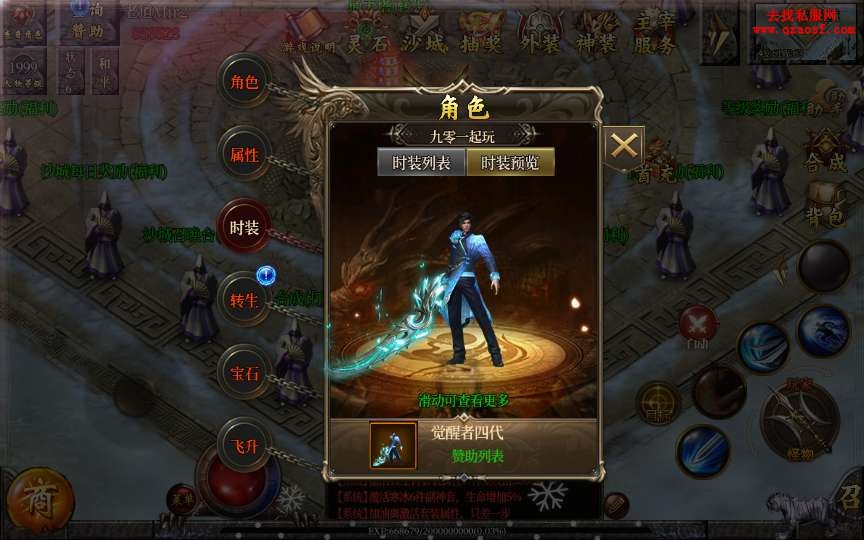This screenshot has width=864, height=540.
Task: Open the 转生 rebirth menu
Action: pos(244,301)
